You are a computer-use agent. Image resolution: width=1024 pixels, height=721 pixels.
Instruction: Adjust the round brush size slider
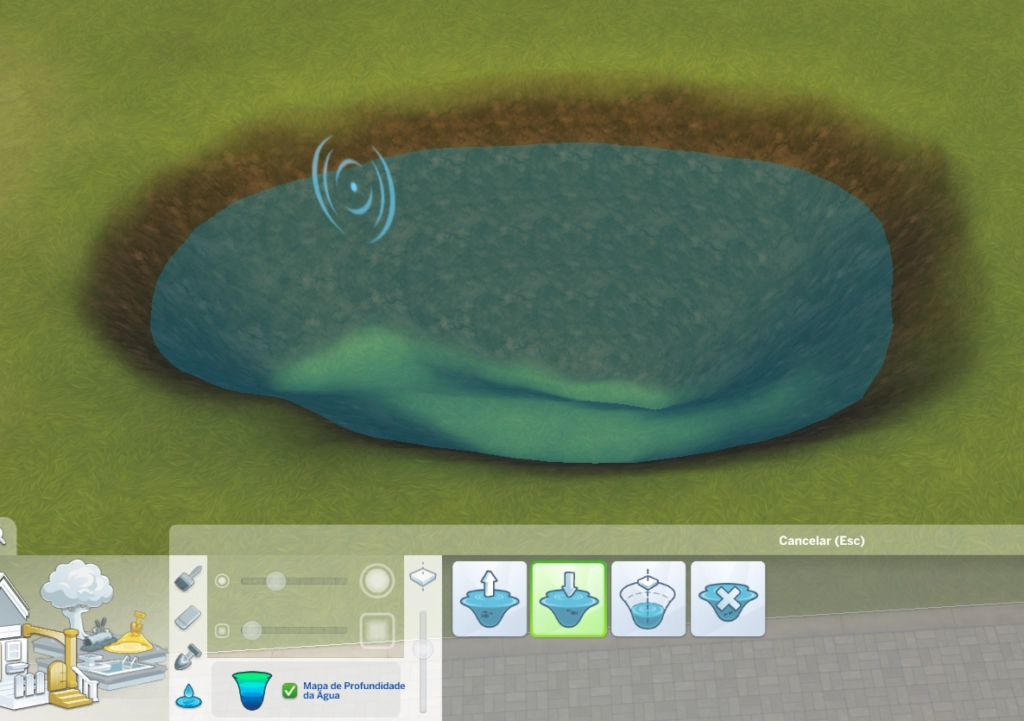click(x=276, y=581)
